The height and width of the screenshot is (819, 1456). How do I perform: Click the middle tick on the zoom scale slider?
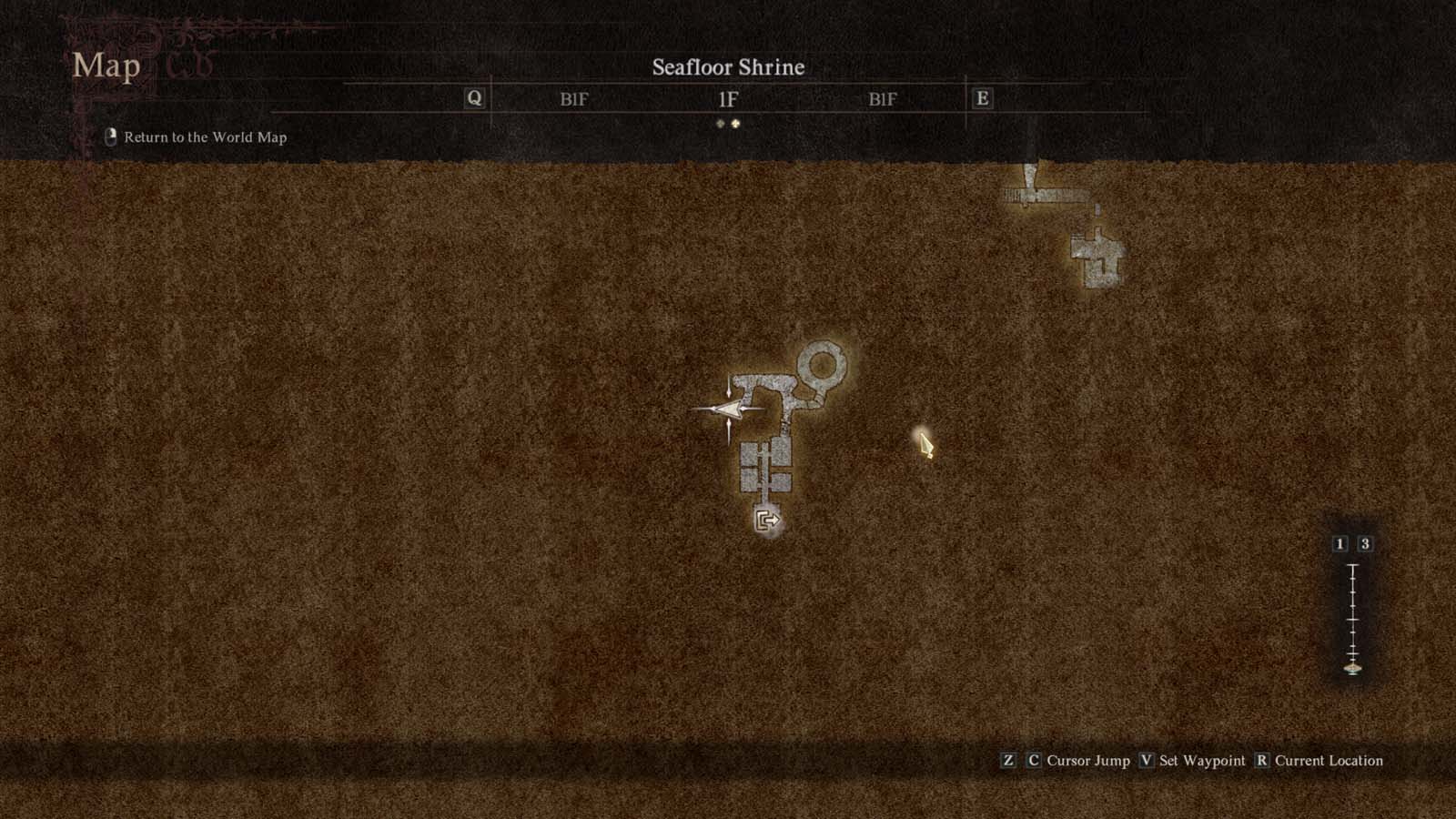pos(1353,619)
